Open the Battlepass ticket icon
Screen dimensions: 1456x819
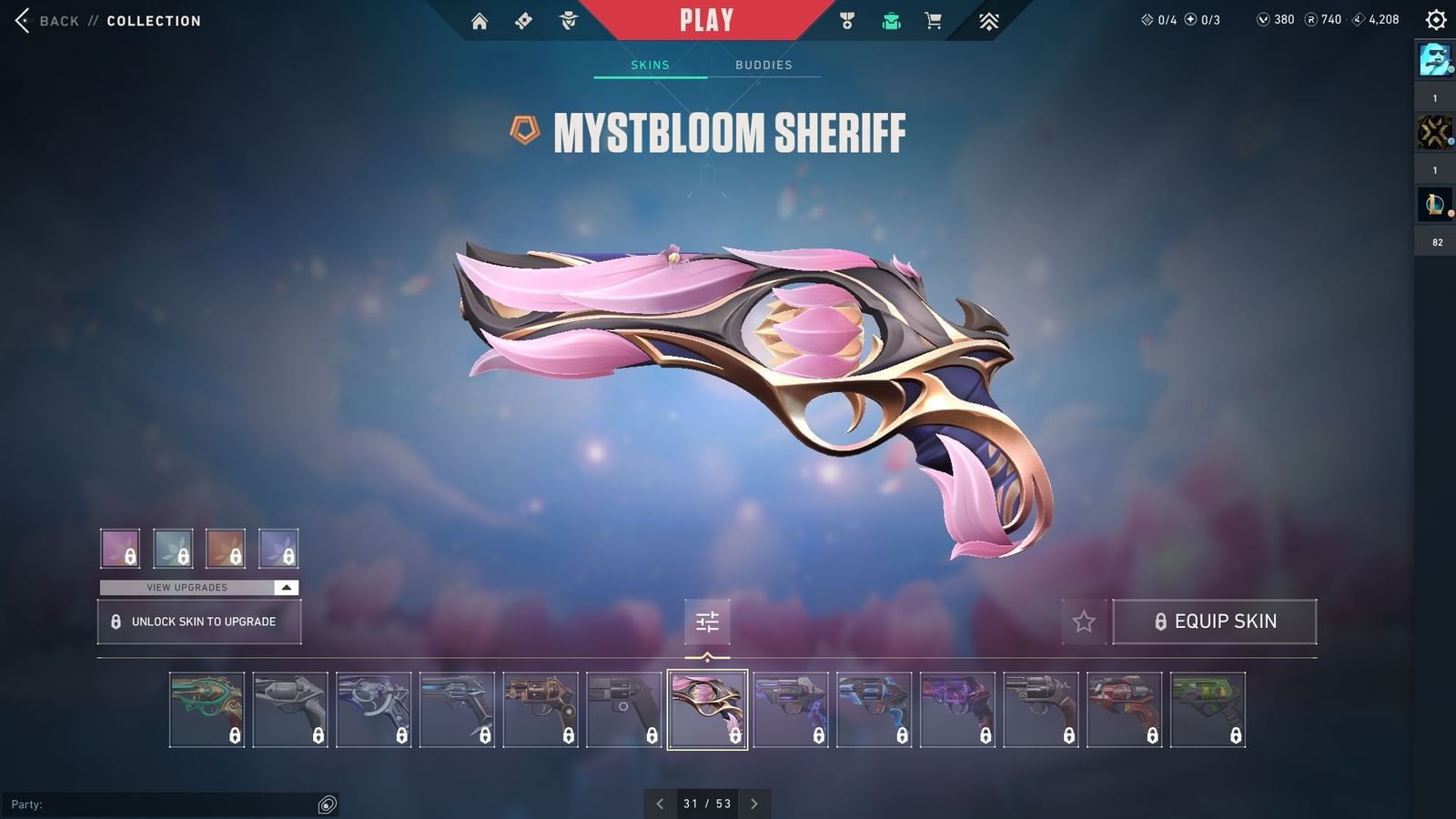point(523,18)
